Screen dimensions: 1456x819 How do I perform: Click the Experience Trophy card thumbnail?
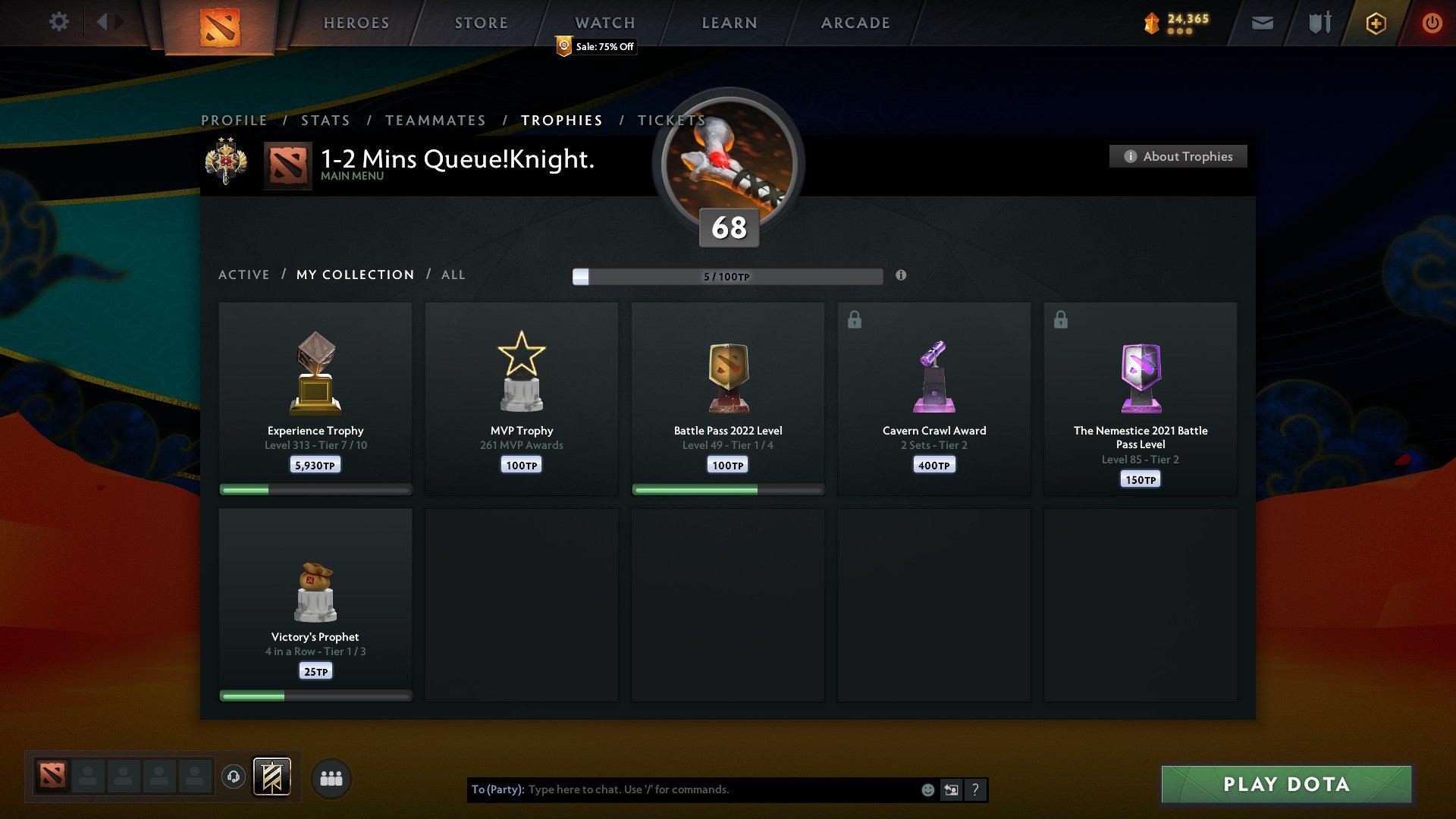point(315,372)
